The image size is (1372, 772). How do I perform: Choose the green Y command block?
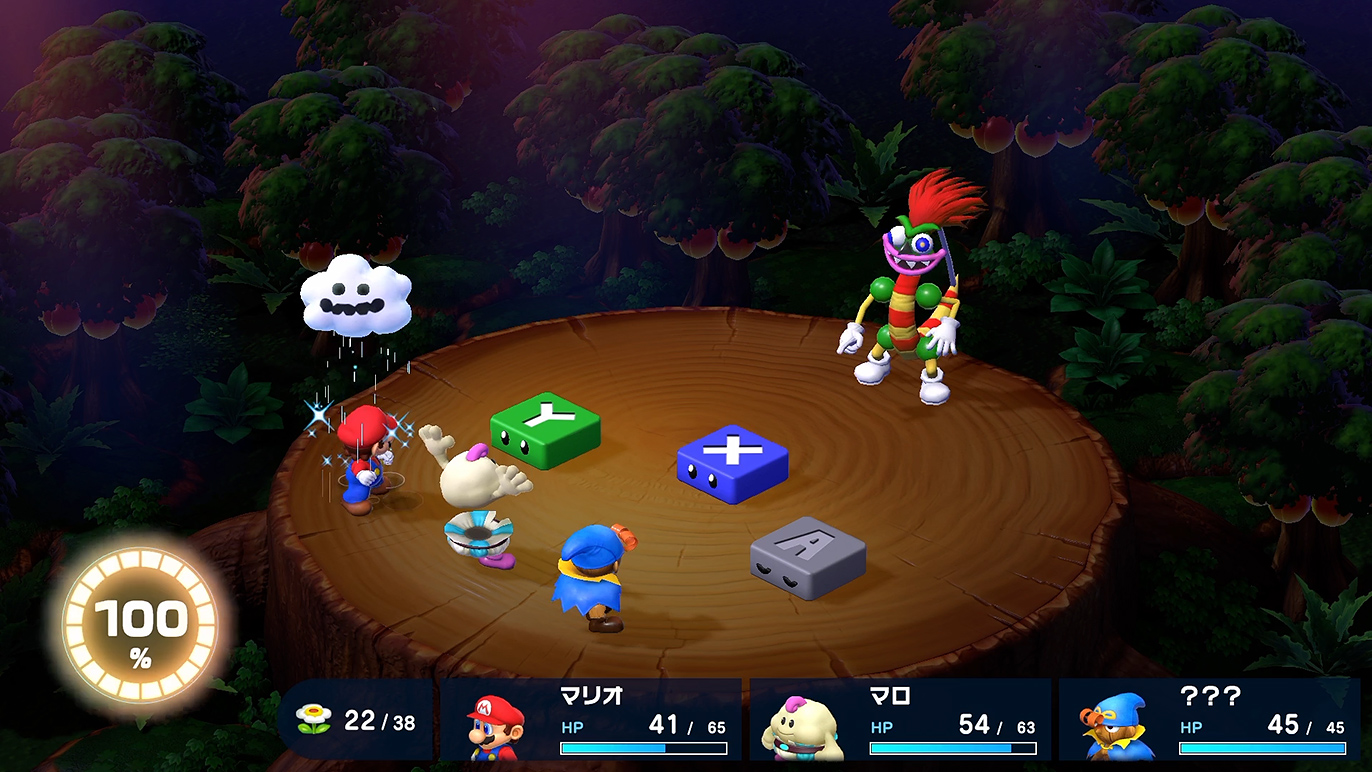click(545, 428)
